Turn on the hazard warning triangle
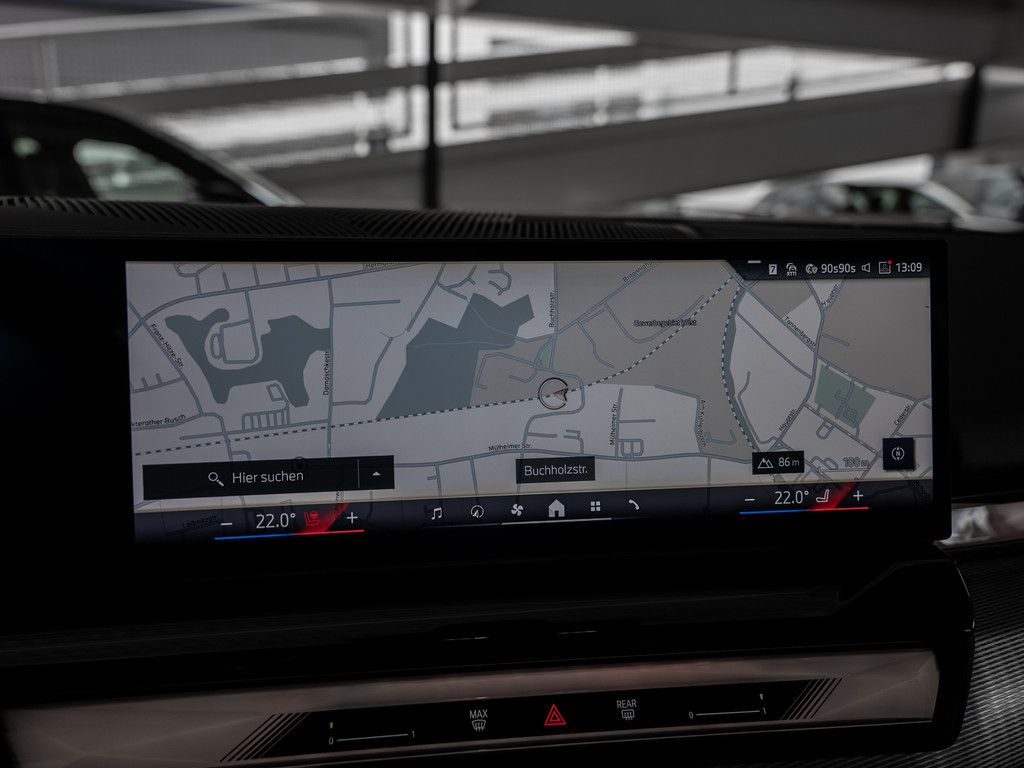The height and width of the screenshot is (768, 1024). coord(554,715)
